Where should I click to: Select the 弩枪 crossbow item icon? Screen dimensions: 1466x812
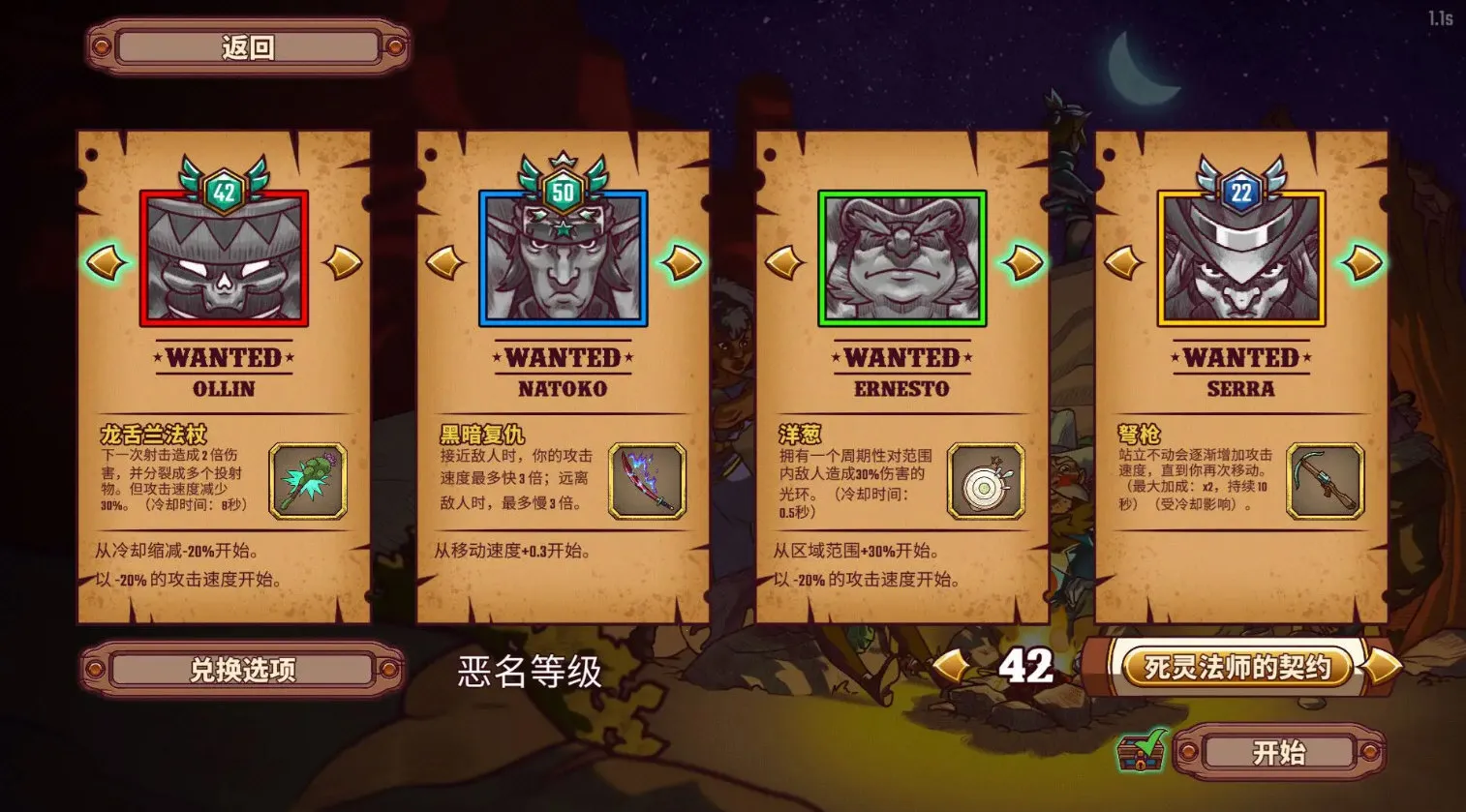pos(1324,481)
